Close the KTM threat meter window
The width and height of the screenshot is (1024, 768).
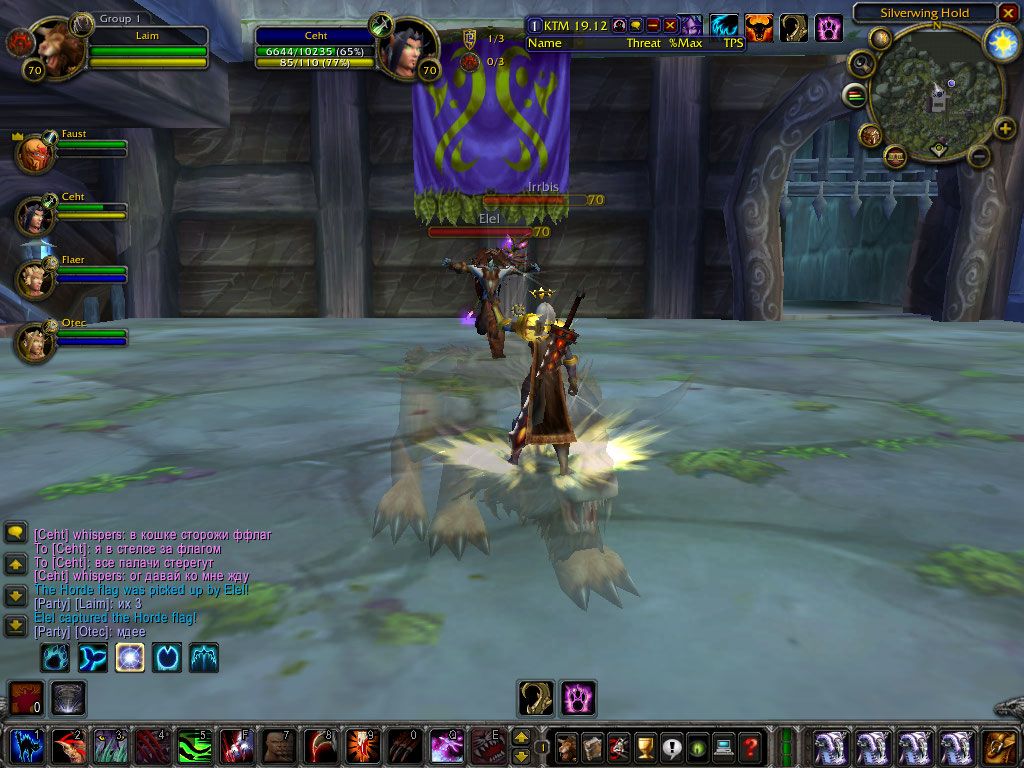click(x=670, y=25)
